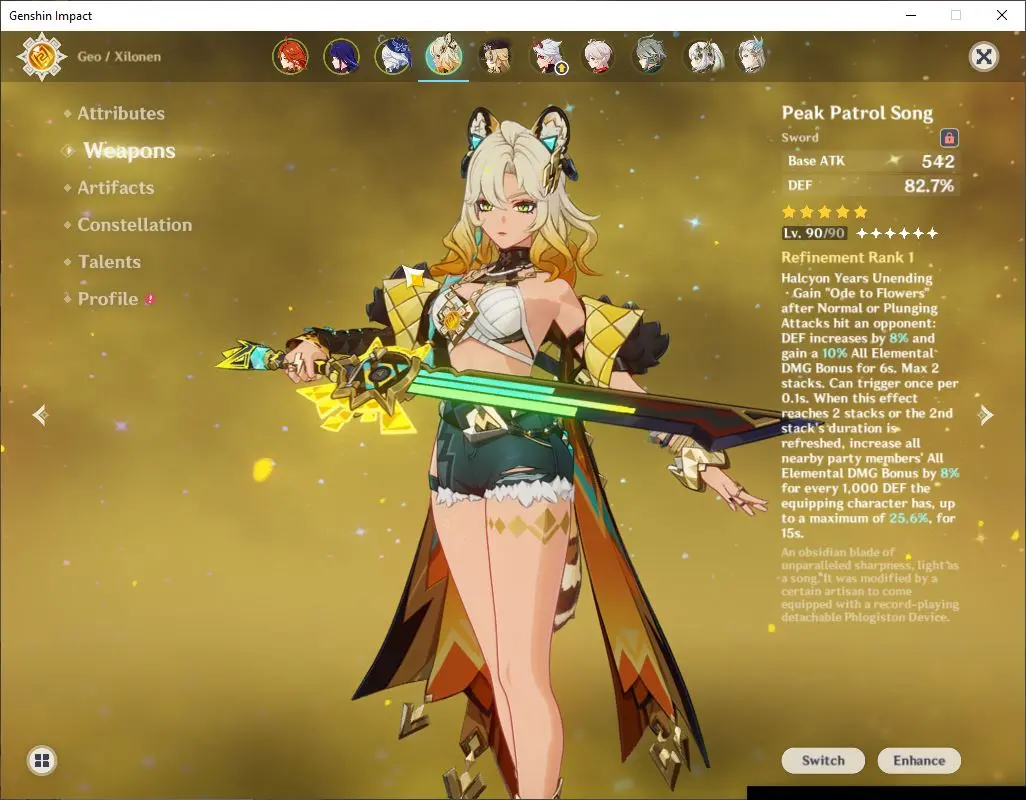This screenshot has height=800, width=1026.
Task: Open the four-square grid button
Action: [x=42, y=761]
